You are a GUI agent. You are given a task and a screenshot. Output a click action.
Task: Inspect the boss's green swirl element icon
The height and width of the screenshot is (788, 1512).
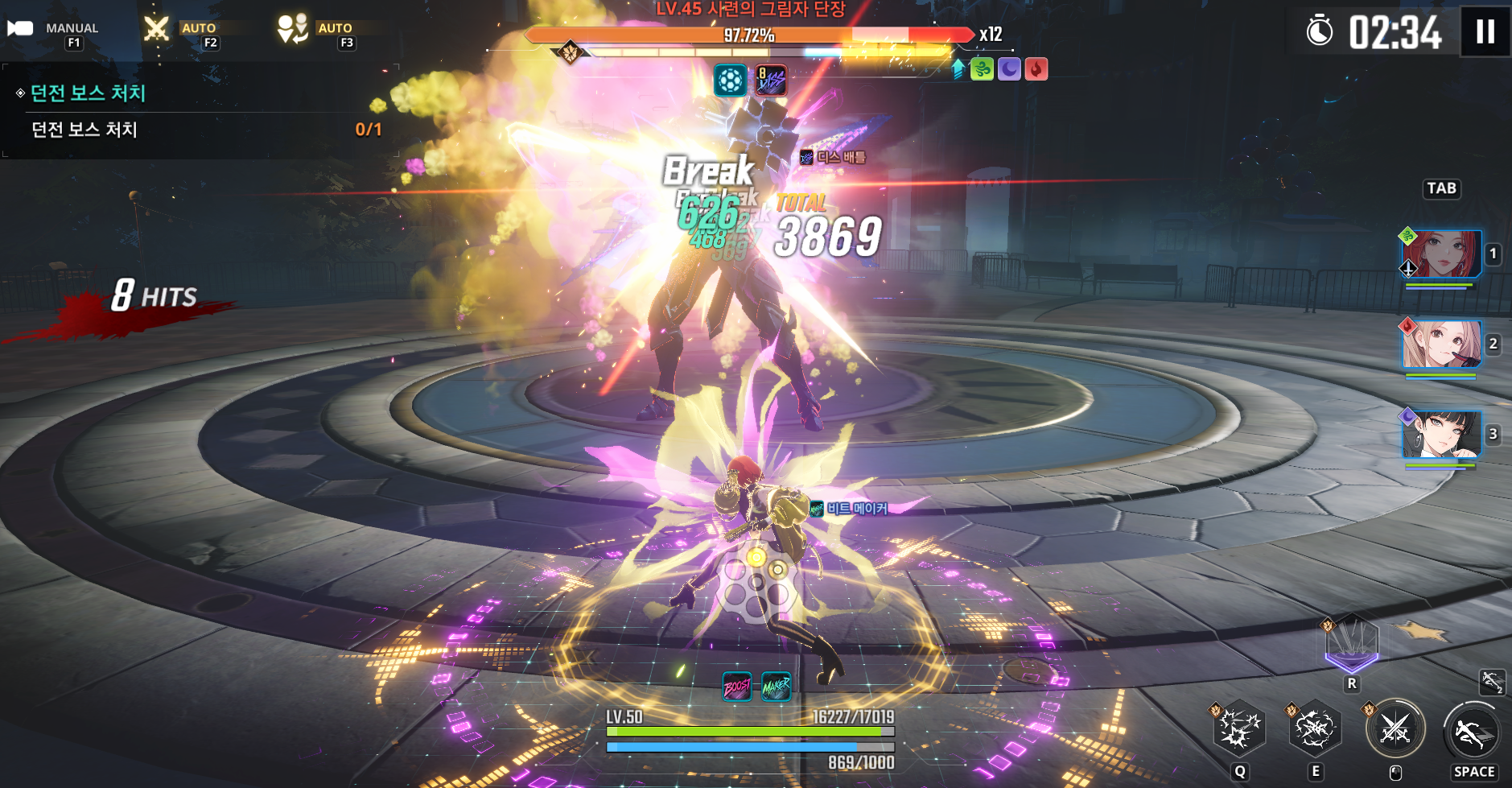(982, 69)
